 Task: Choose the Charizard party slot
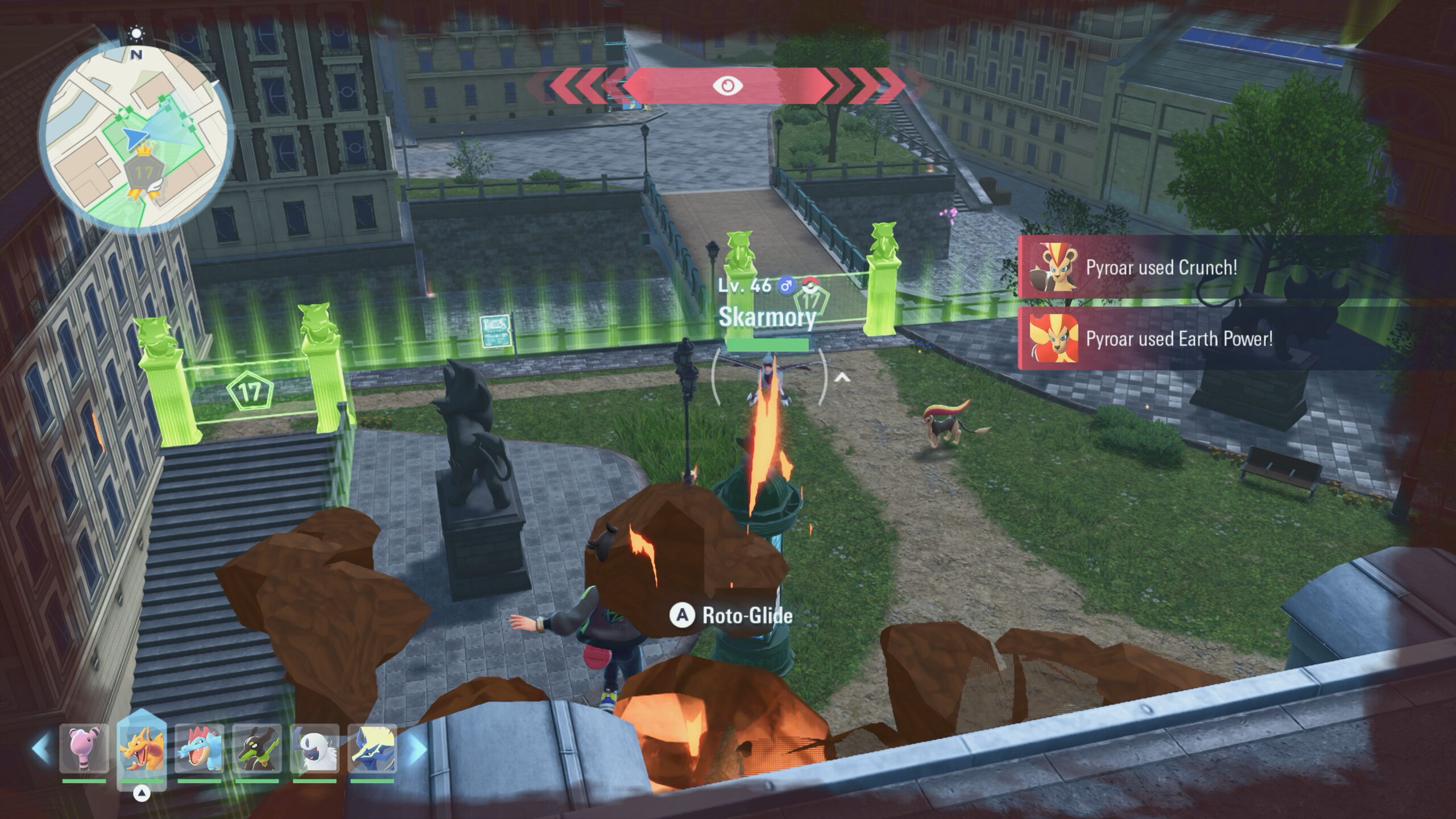tap(142, 748)
